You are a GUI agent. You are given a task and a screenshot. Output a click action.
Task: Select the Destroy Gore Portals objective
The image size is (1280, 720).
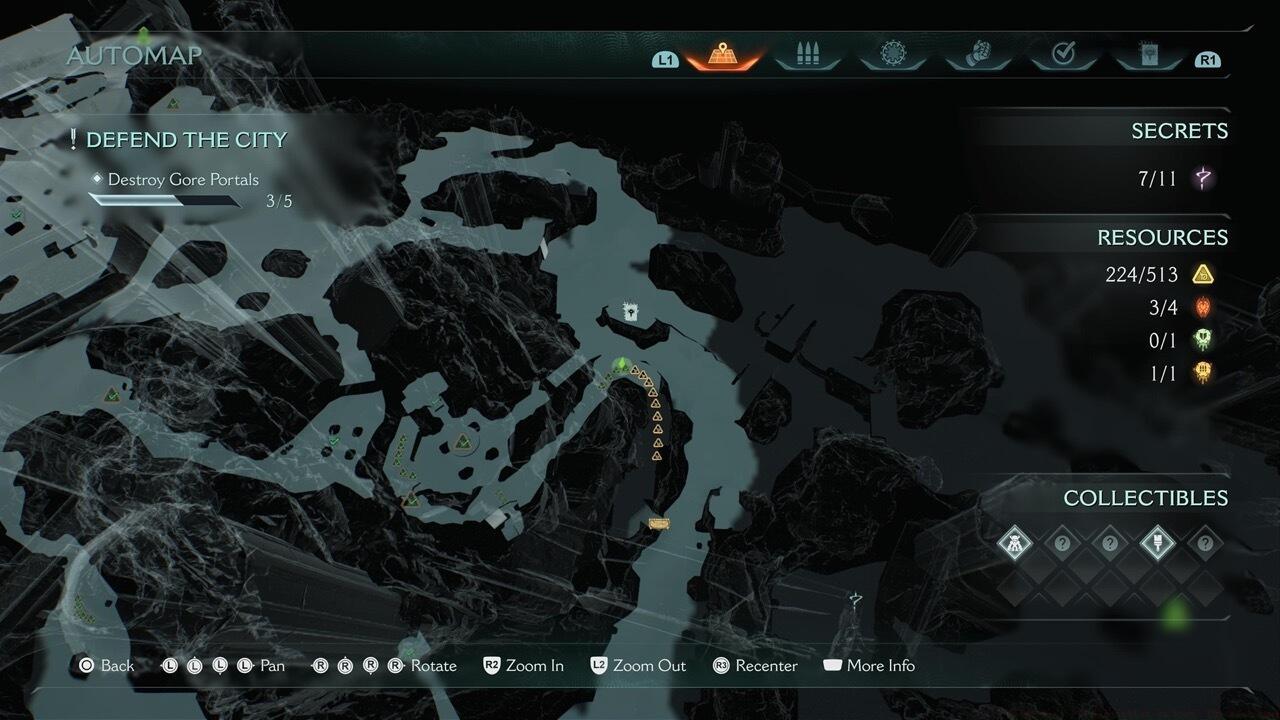tap(183, 180)
